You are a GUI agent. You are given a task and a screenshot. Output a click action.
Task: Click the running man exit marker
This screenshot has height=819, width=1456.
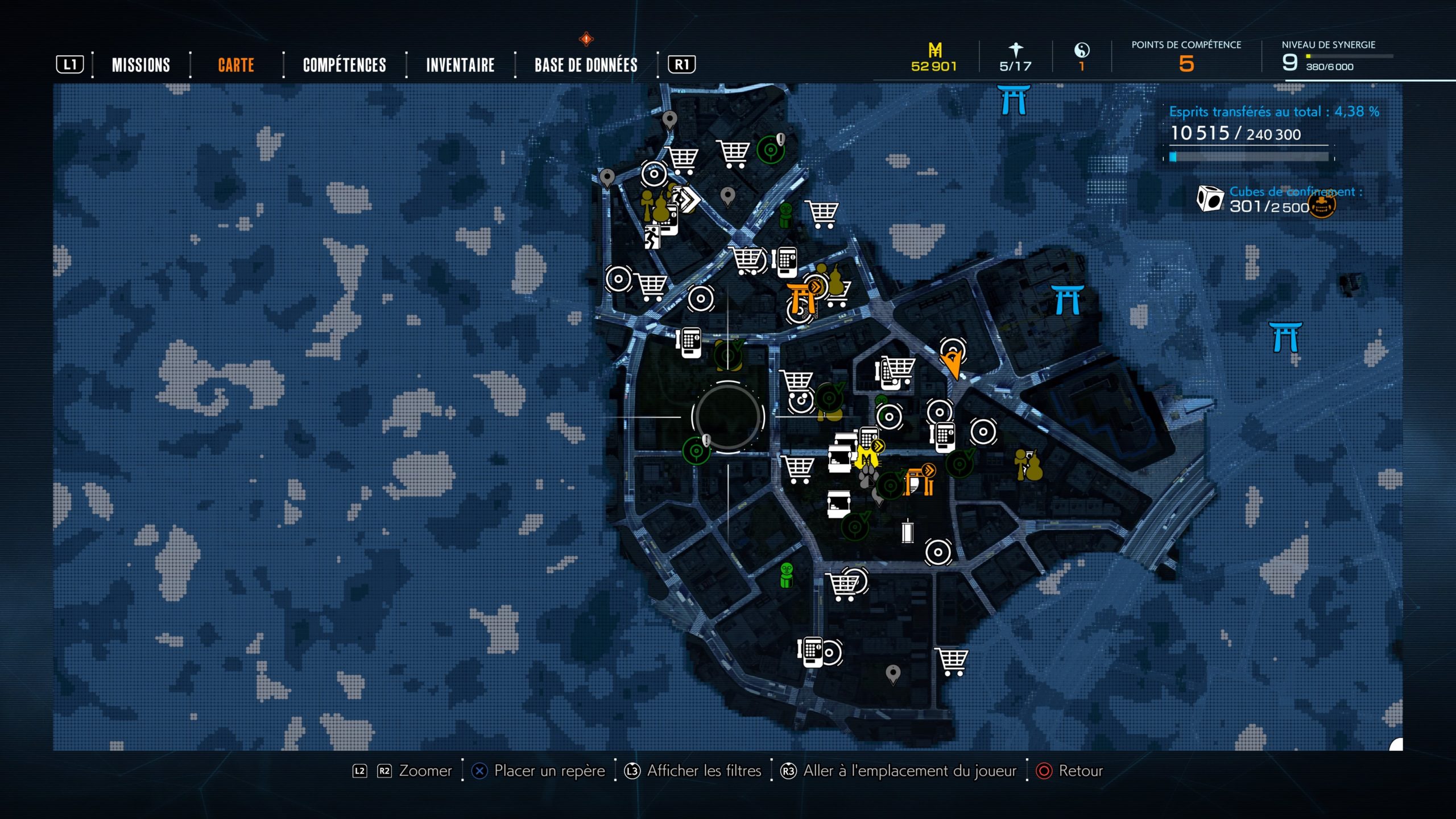click(x=651, y=237)
